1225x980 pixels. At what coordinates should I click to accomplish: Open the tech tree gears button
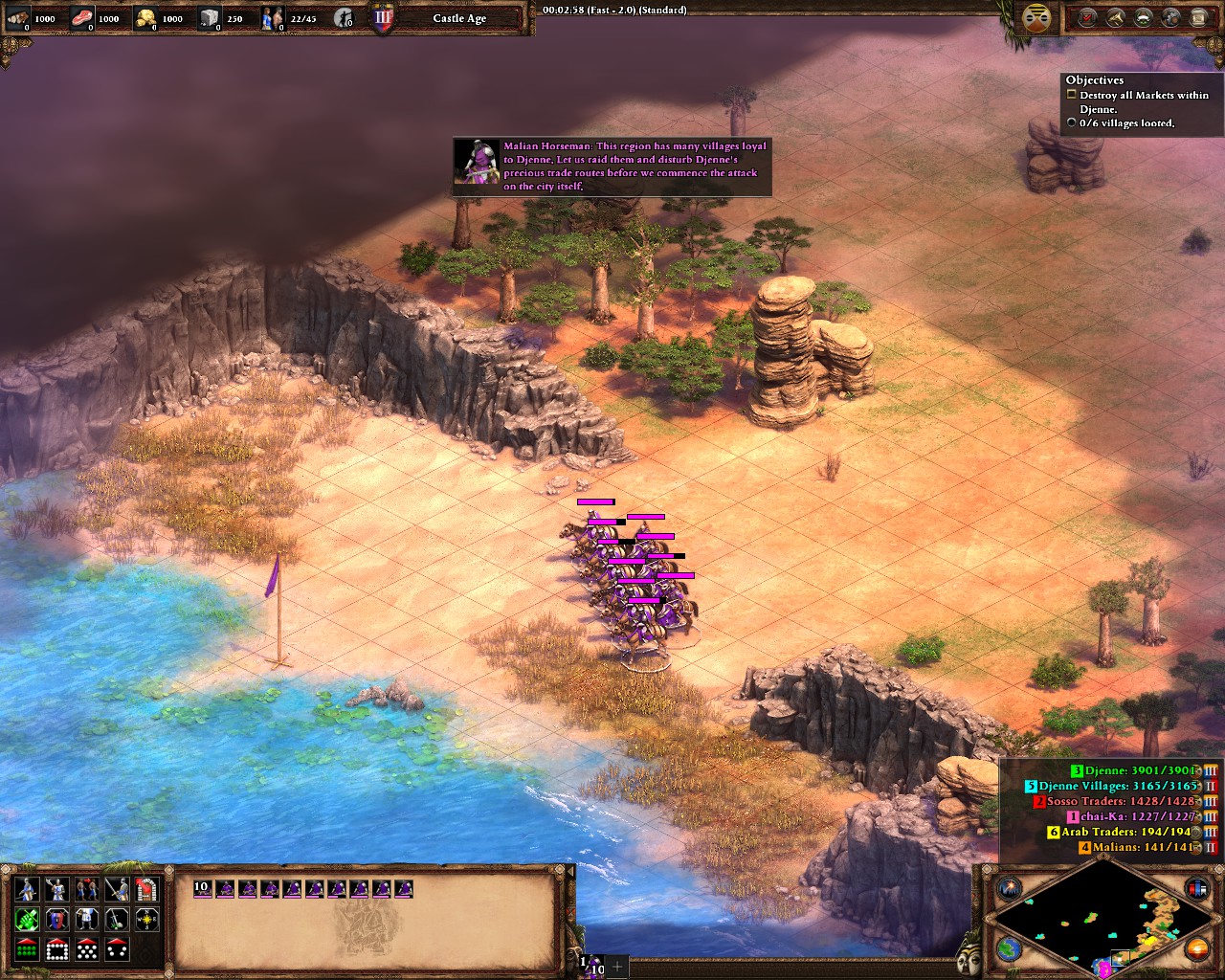(x=1171, y=17)
